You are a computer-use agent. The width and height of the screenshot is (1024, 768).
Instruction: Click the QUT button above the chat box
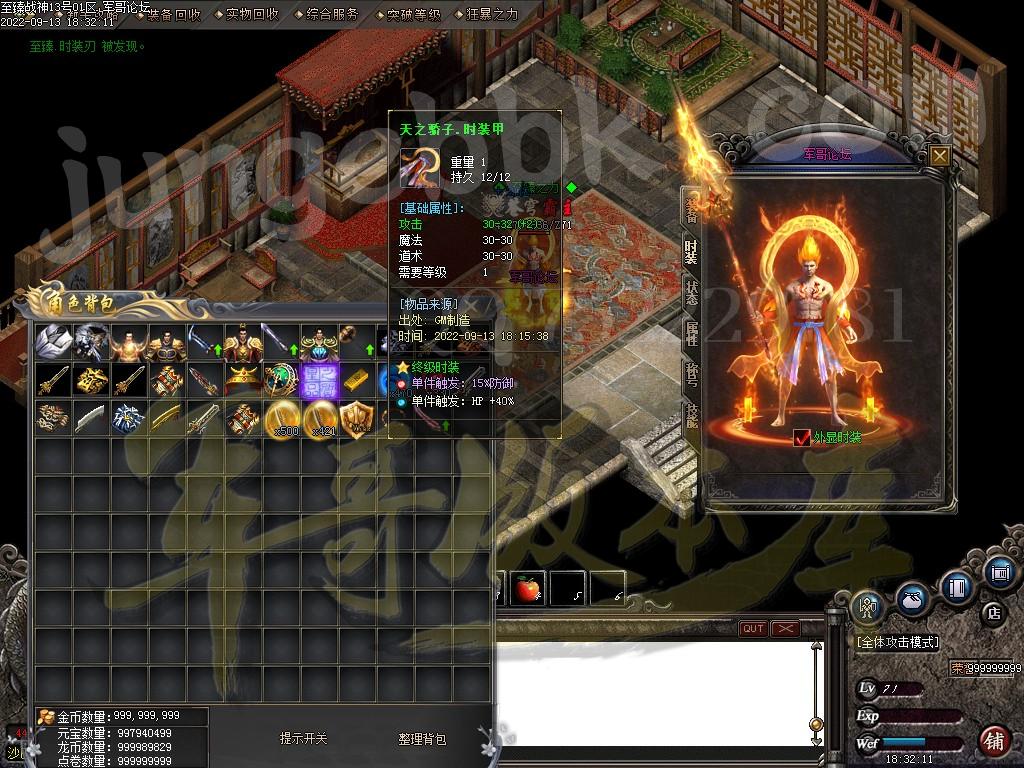753,628
